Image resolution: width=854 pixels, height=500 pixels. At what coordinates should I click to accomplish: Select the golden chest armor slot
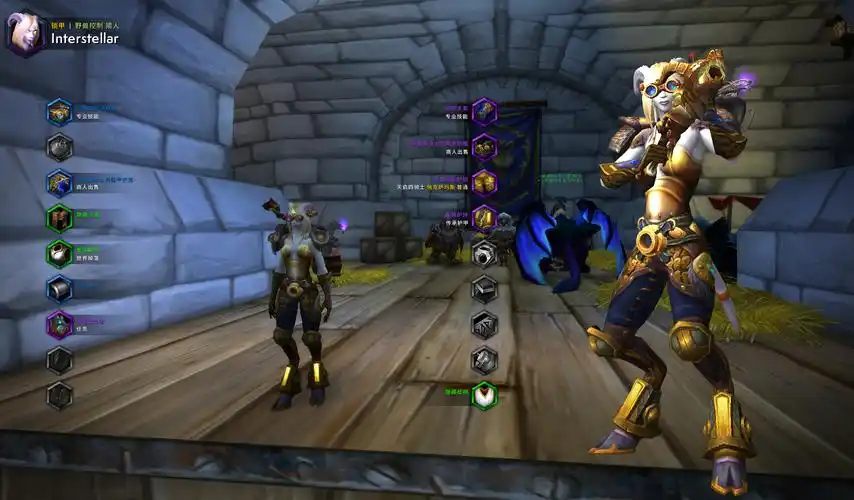coord(484,182)
